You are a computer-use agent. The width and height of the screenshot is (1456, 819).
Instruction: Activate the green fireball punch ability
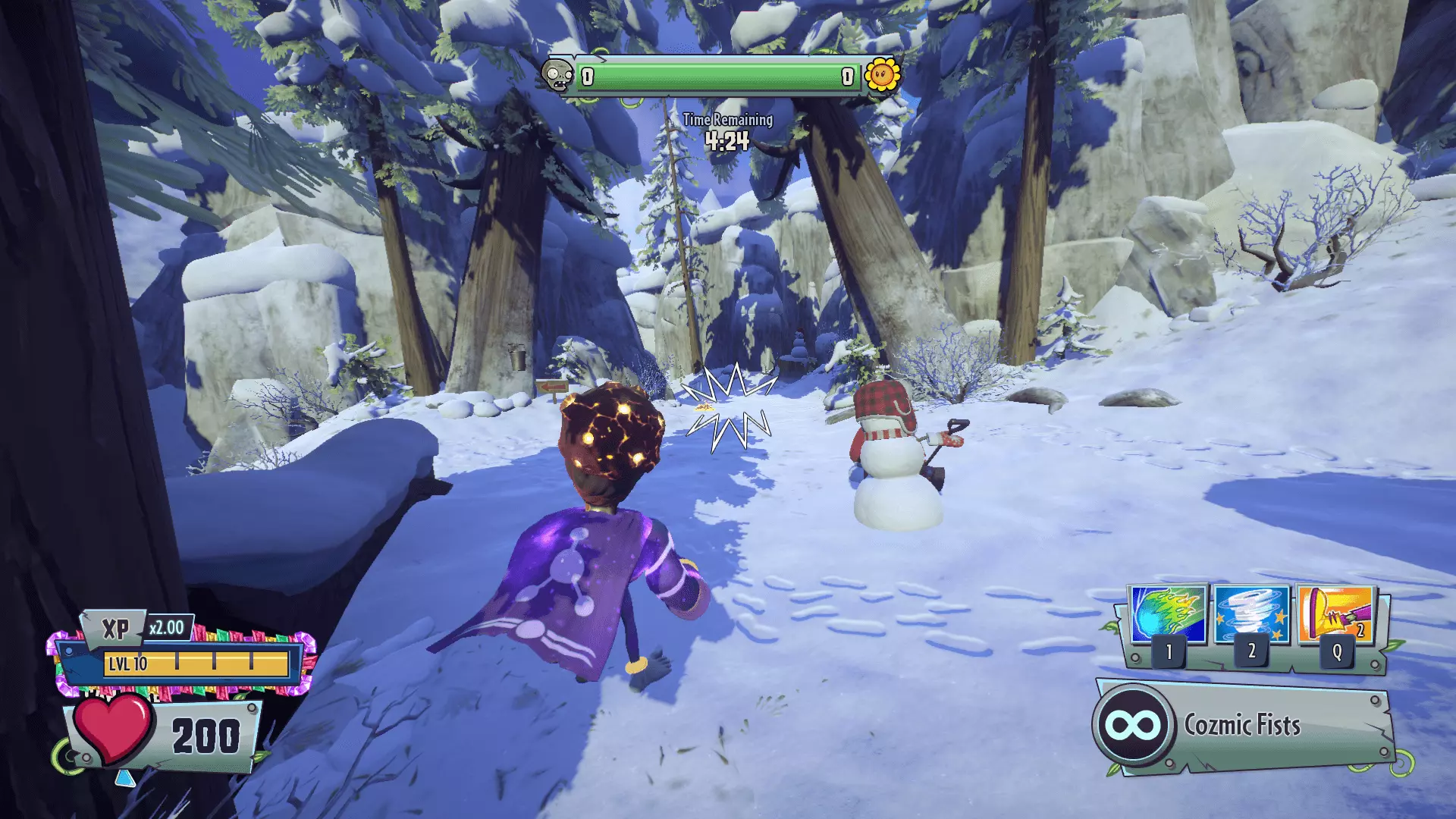(1168, 614)
